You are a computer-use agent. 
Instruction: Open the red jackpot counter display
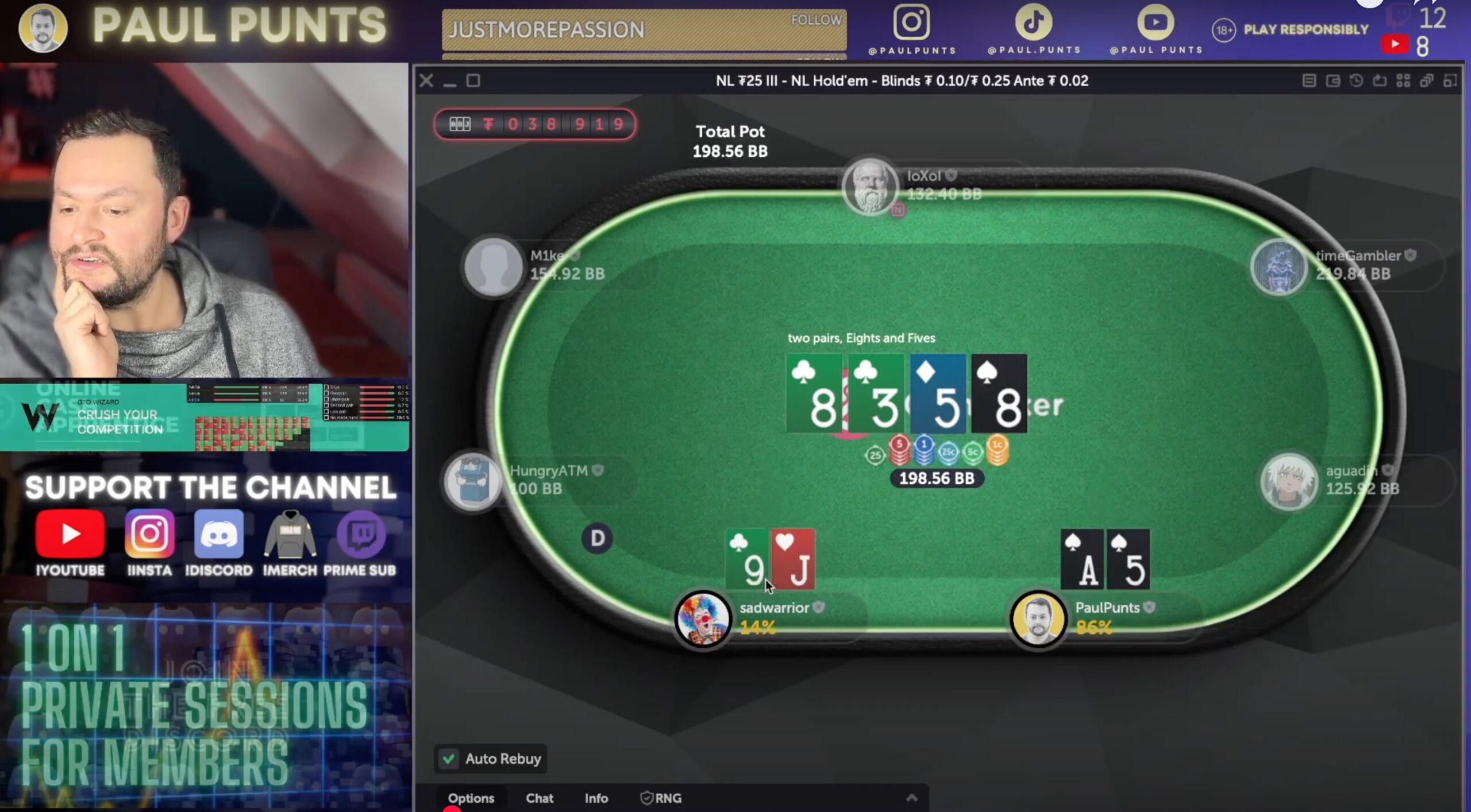pos(534,124)
